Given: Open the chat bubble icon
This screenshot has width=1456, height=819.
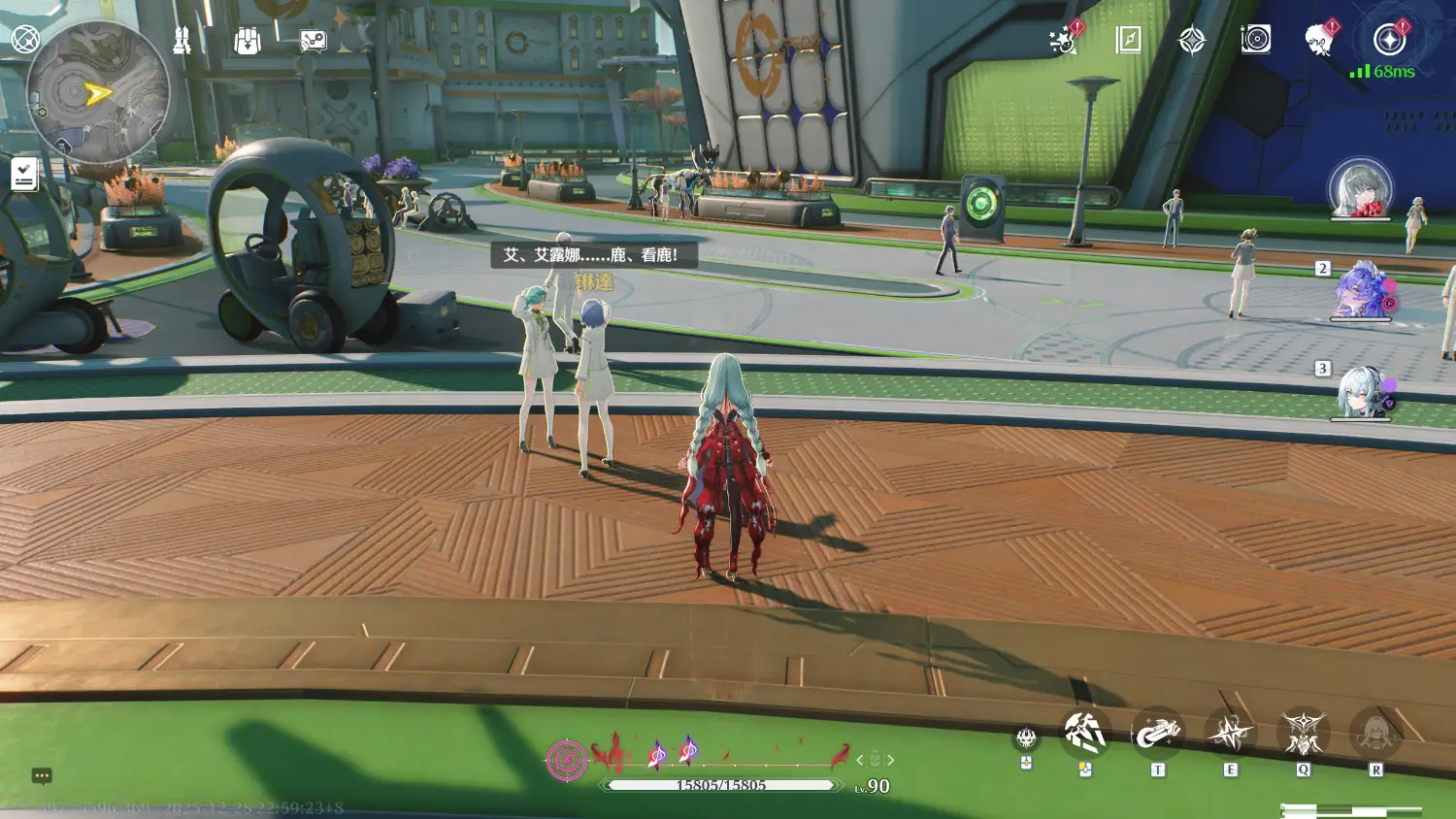Looking at the screenshot, I should pos(42,775).
